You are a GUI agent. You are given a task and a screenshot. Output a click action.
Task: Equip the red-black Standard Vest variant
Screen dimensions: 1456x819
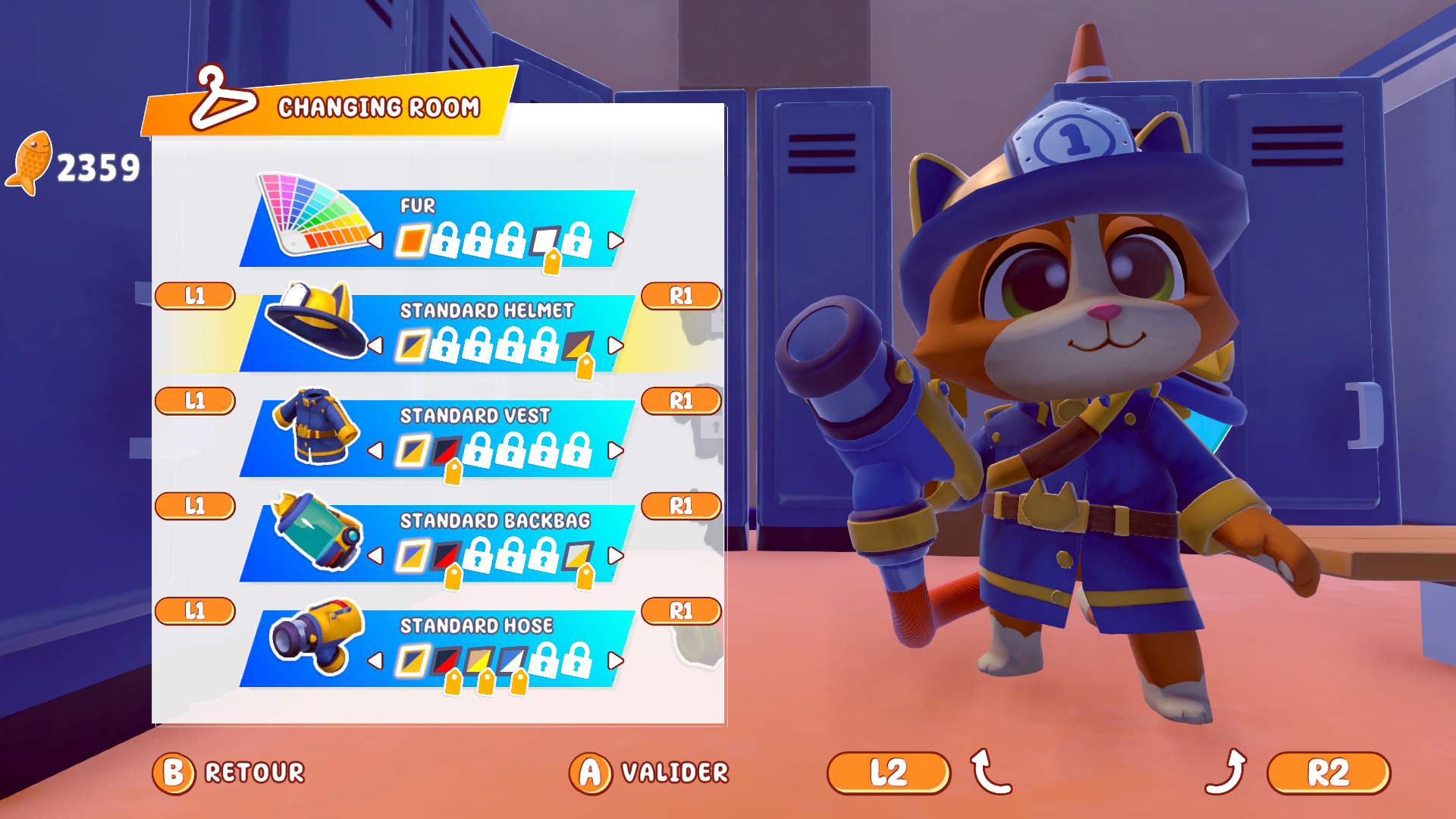447,450
